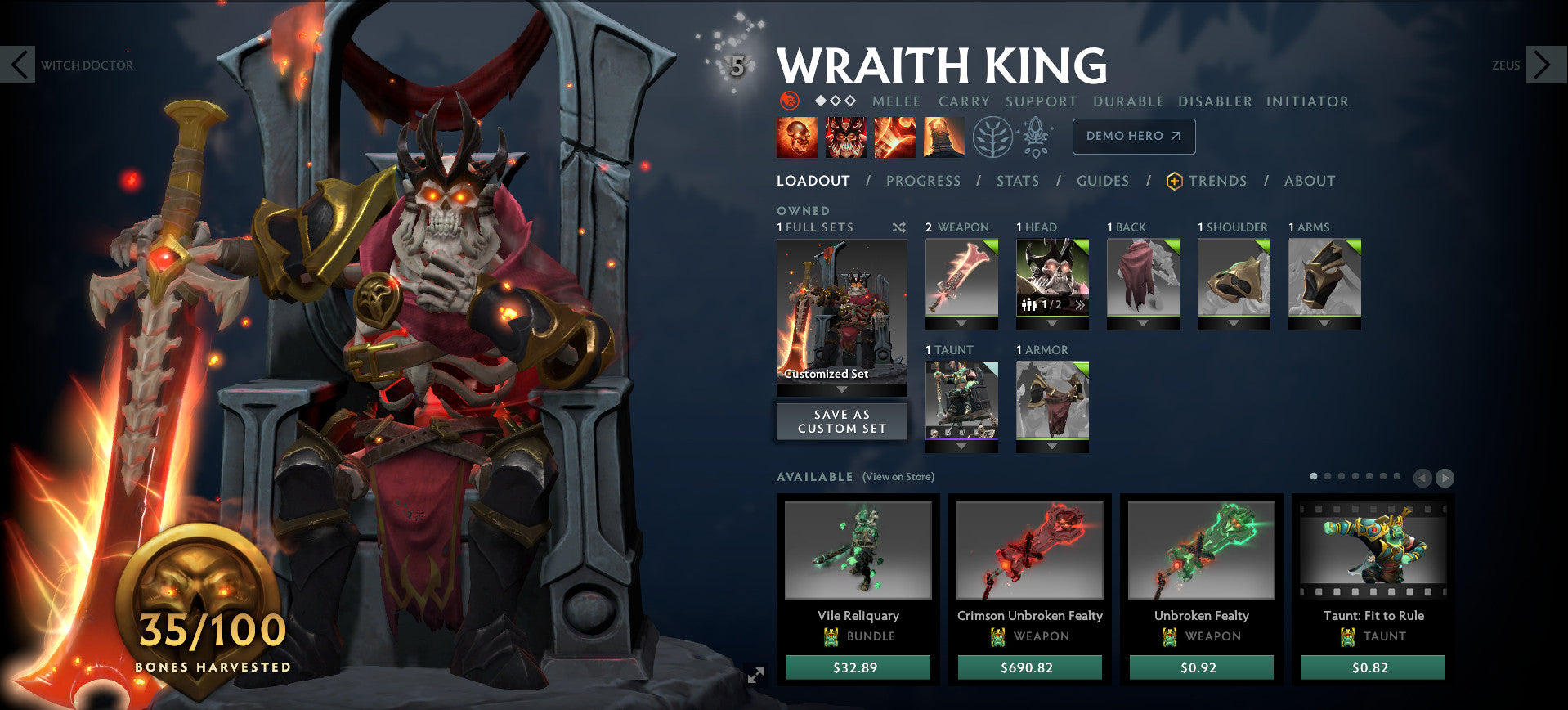This screenshot has width=1568, height=710.
Task: Open the TAUNT slot dropdown
Action: tap(961, 444)
